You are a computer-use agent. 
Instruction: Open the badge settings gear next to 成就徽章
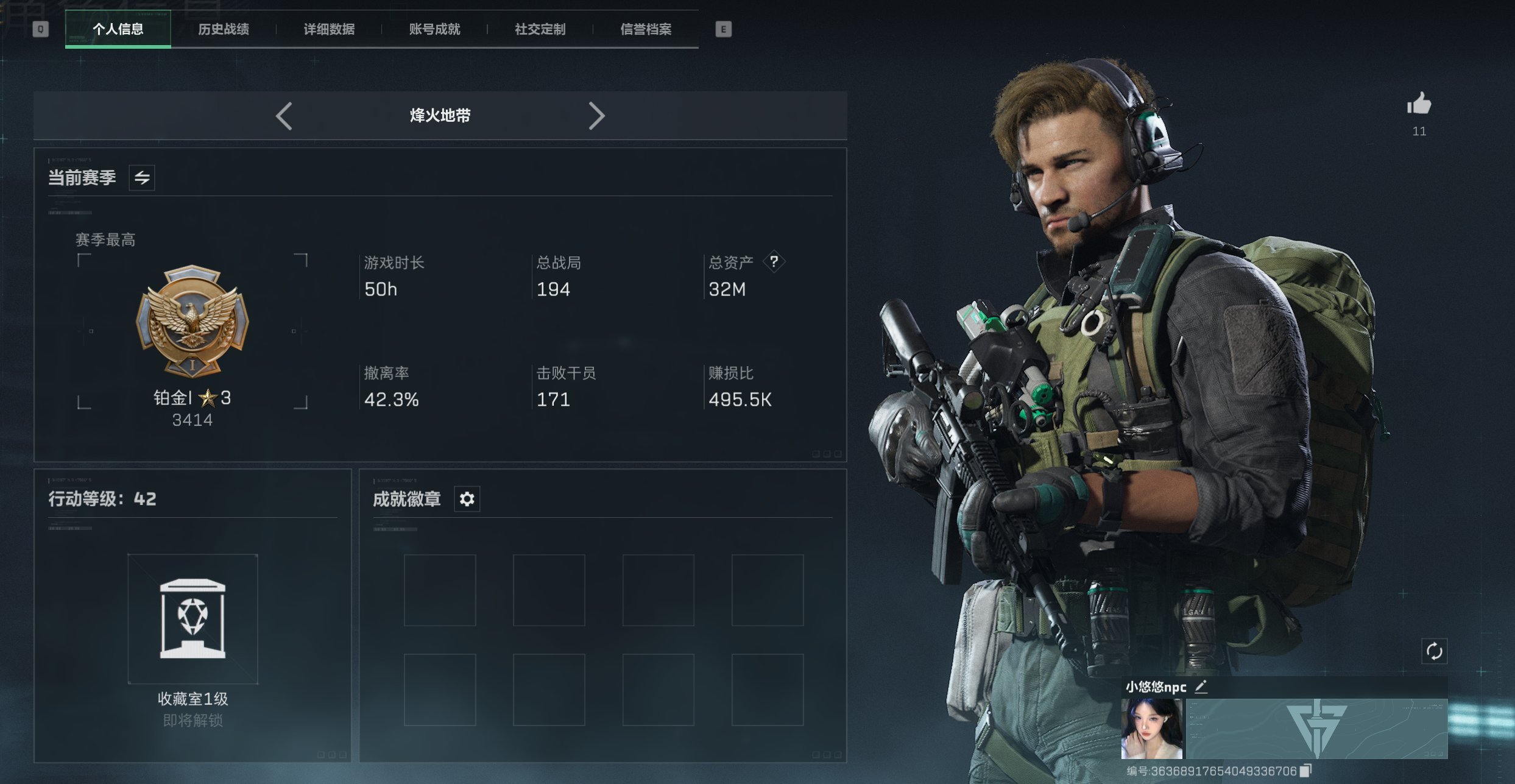[x=467, y=498]
